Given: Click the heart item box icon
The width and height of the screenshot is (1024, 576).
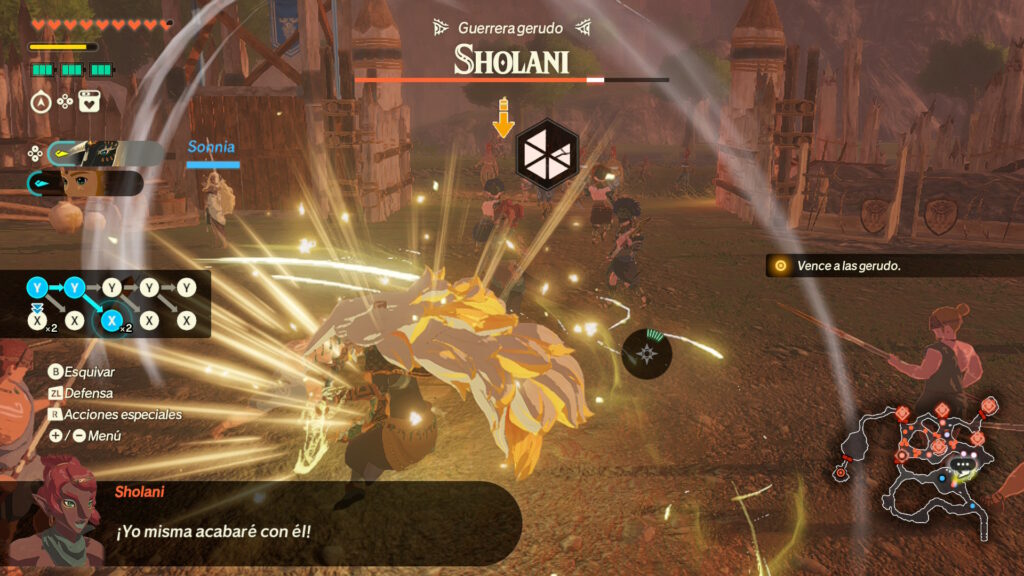Looking at the screenshot, I should 89,101.
